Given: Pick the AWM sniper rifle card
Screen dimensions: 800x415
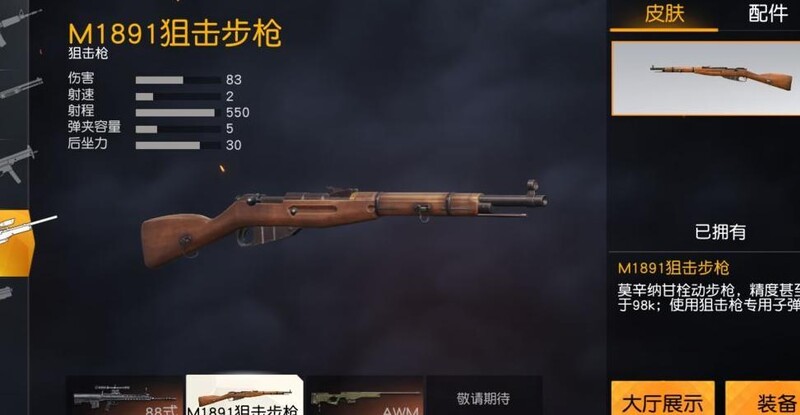Looking at the screenshot, I should (364, 396).
